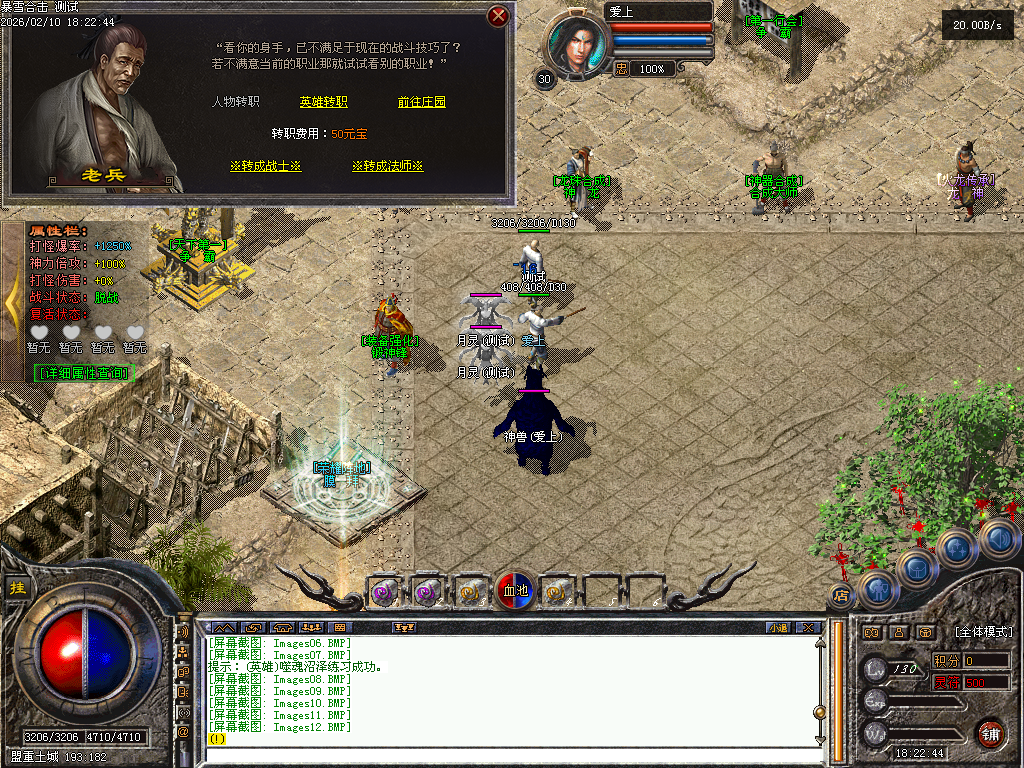The width and height of the screenshot is (1024, 768).
Task: Toggle the 挂 auto-play button
Action: tap(17, 588)
